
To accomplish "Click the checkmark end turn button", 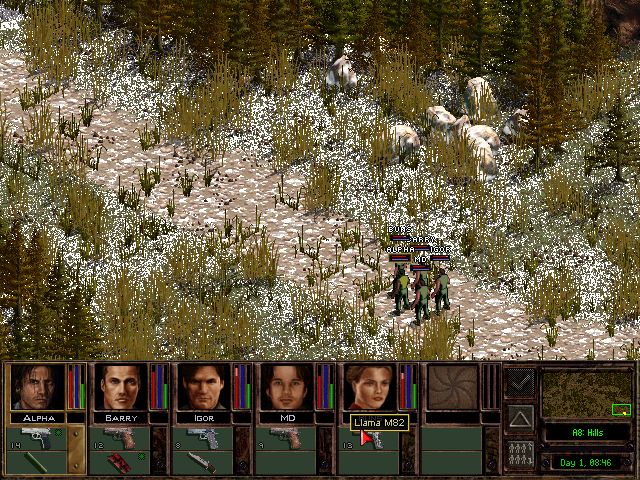I will coord(519,382).
